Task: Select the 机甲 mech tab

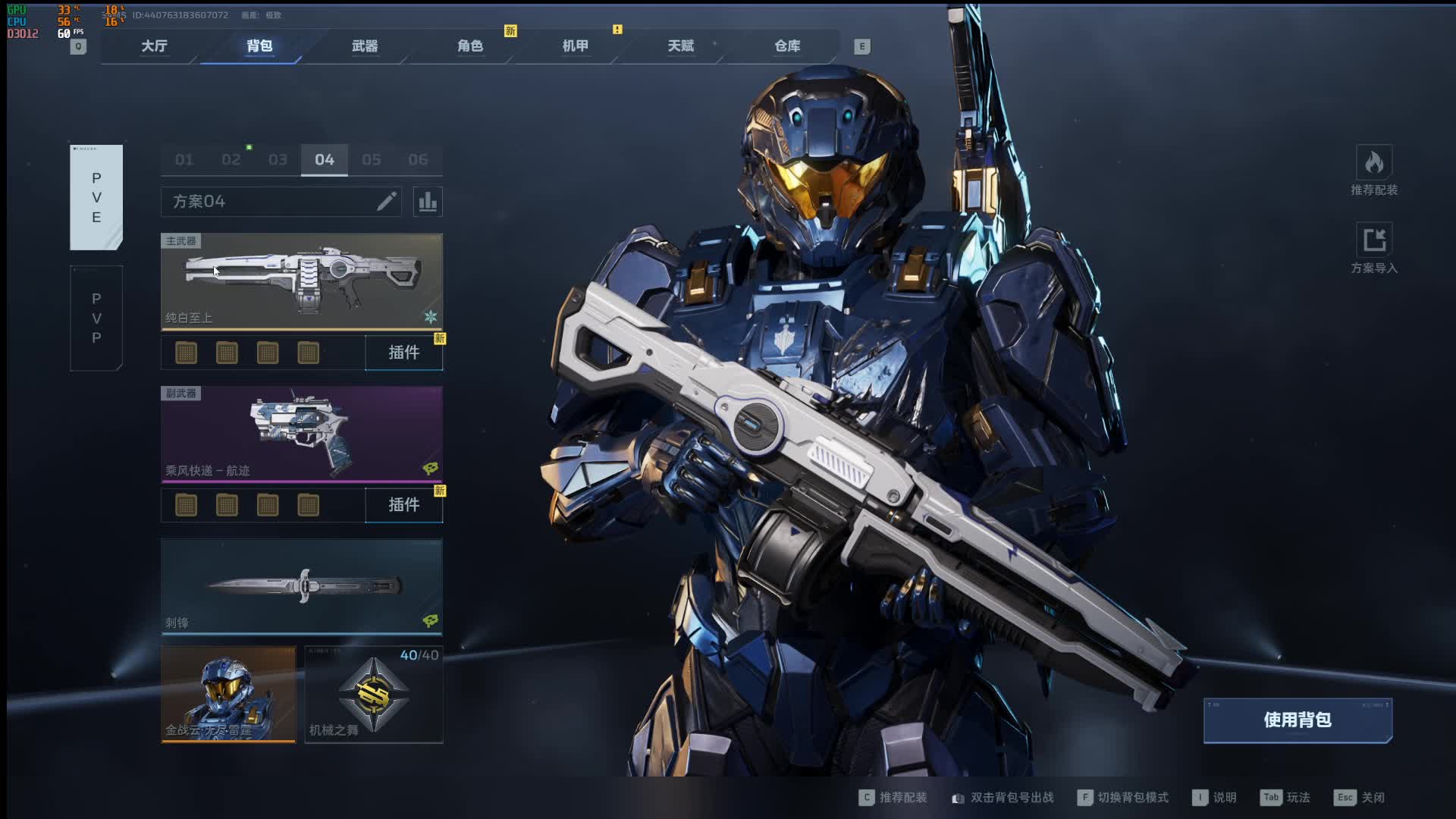Action: click(576, 46)
